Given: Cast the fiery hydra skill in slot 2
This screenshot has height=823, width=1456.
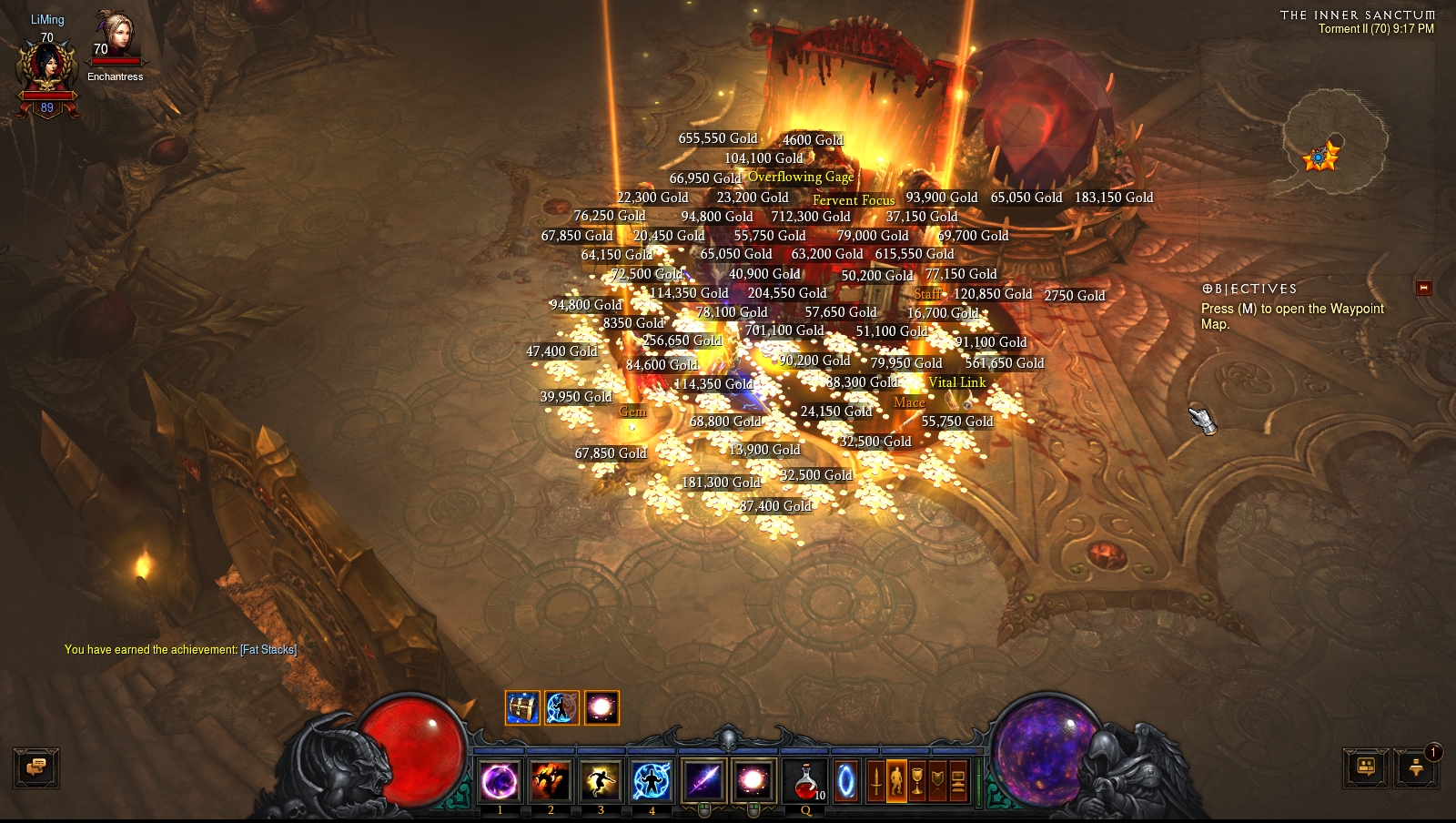Looking at the screenshot, I should pyautogui.click(x=551, y=781).
